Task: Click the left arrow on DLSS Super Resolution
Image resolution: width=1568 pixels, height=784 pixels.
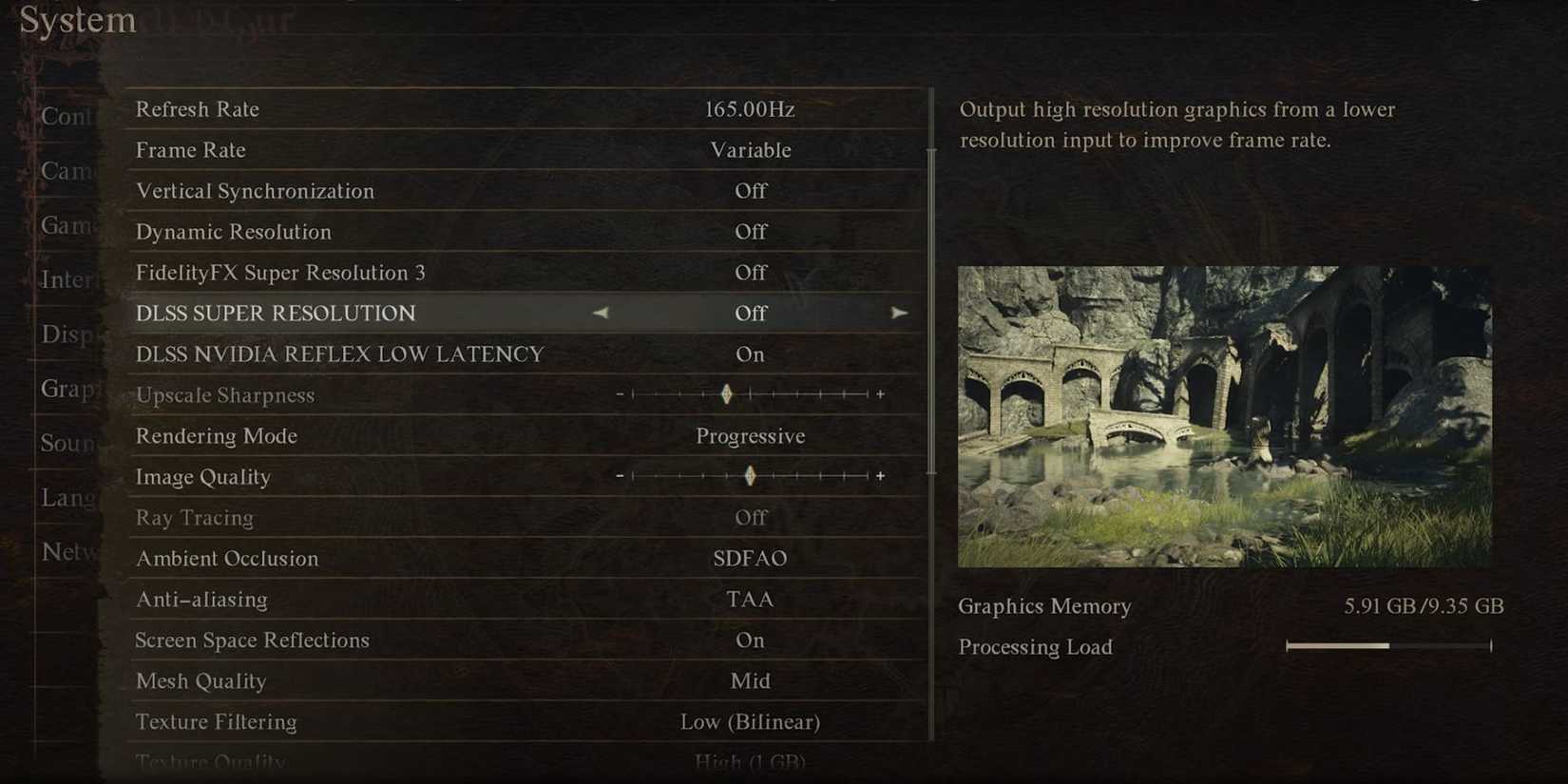Action: [601, 313]
